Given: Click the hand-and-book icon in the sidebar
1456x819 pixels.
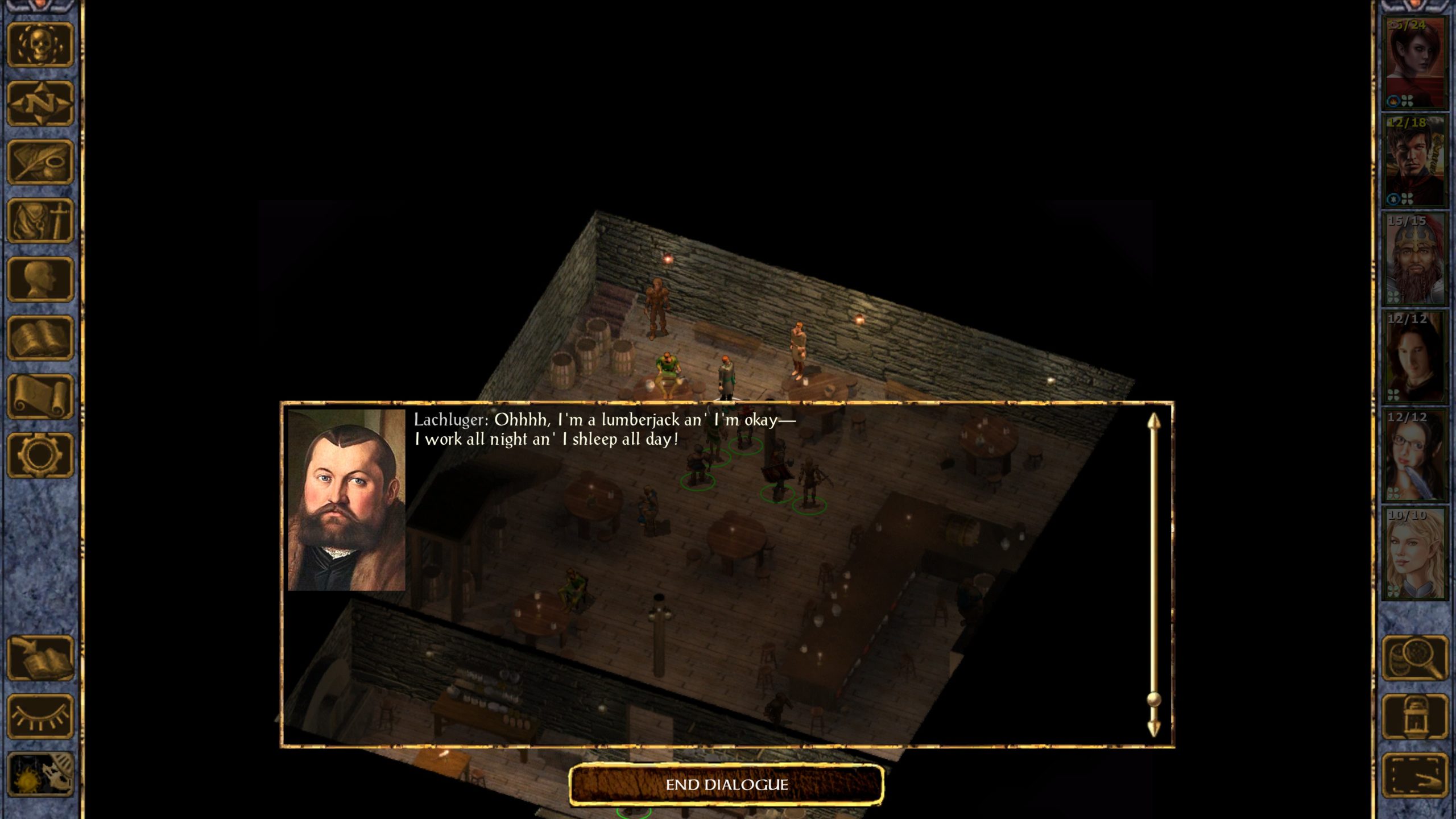Looking at the screenshot, I should click(40, 658).
